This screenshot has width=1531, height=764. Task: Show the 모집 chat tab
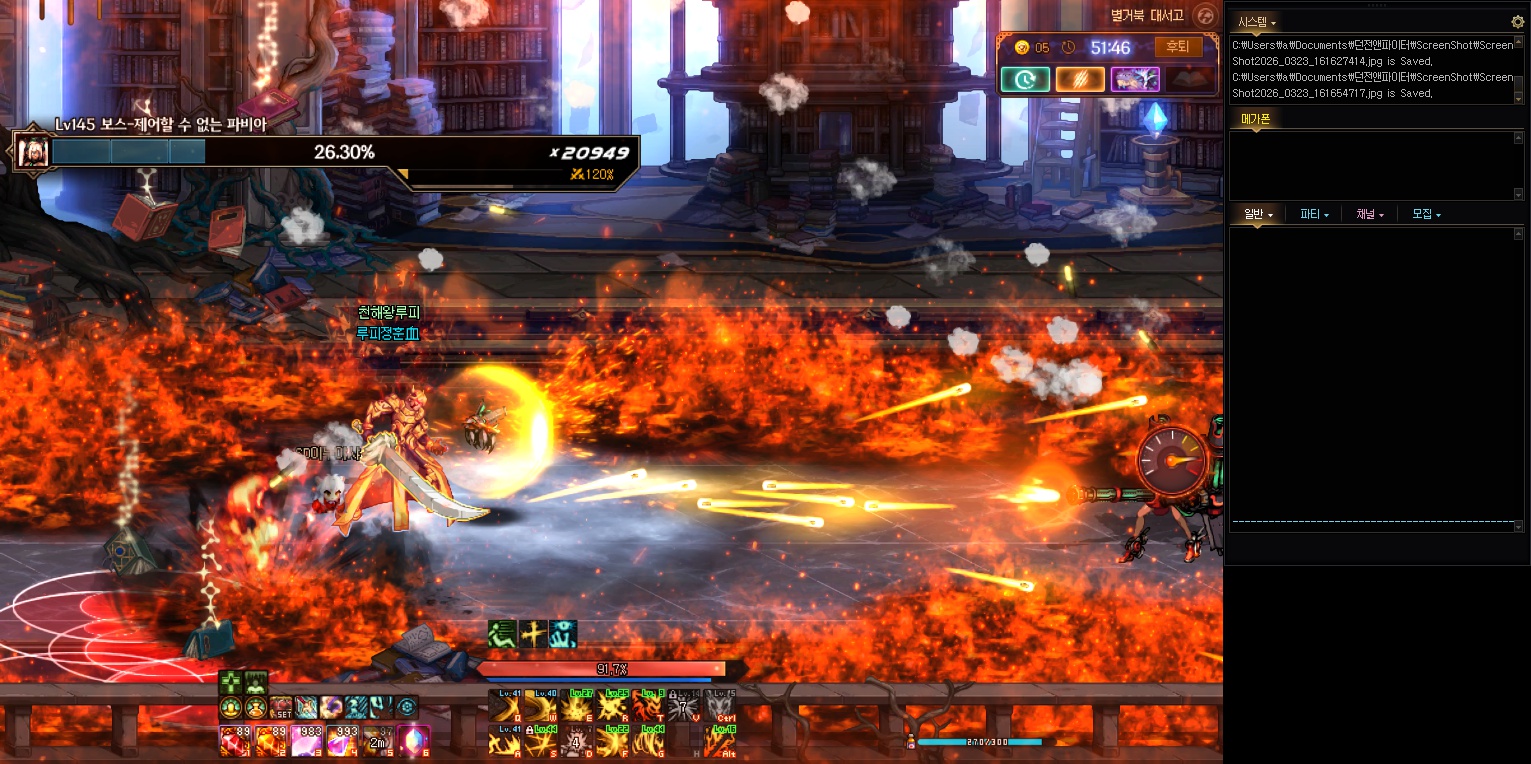click(1426, 214)
